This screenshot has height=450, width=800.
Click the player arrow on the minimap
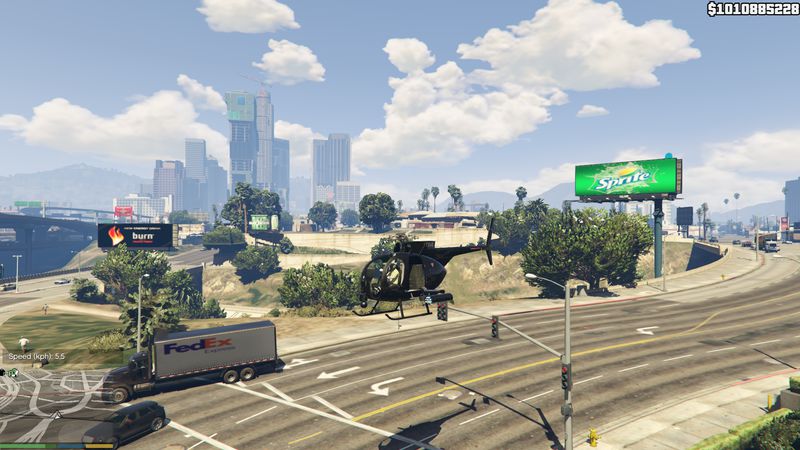coord(56,414)
